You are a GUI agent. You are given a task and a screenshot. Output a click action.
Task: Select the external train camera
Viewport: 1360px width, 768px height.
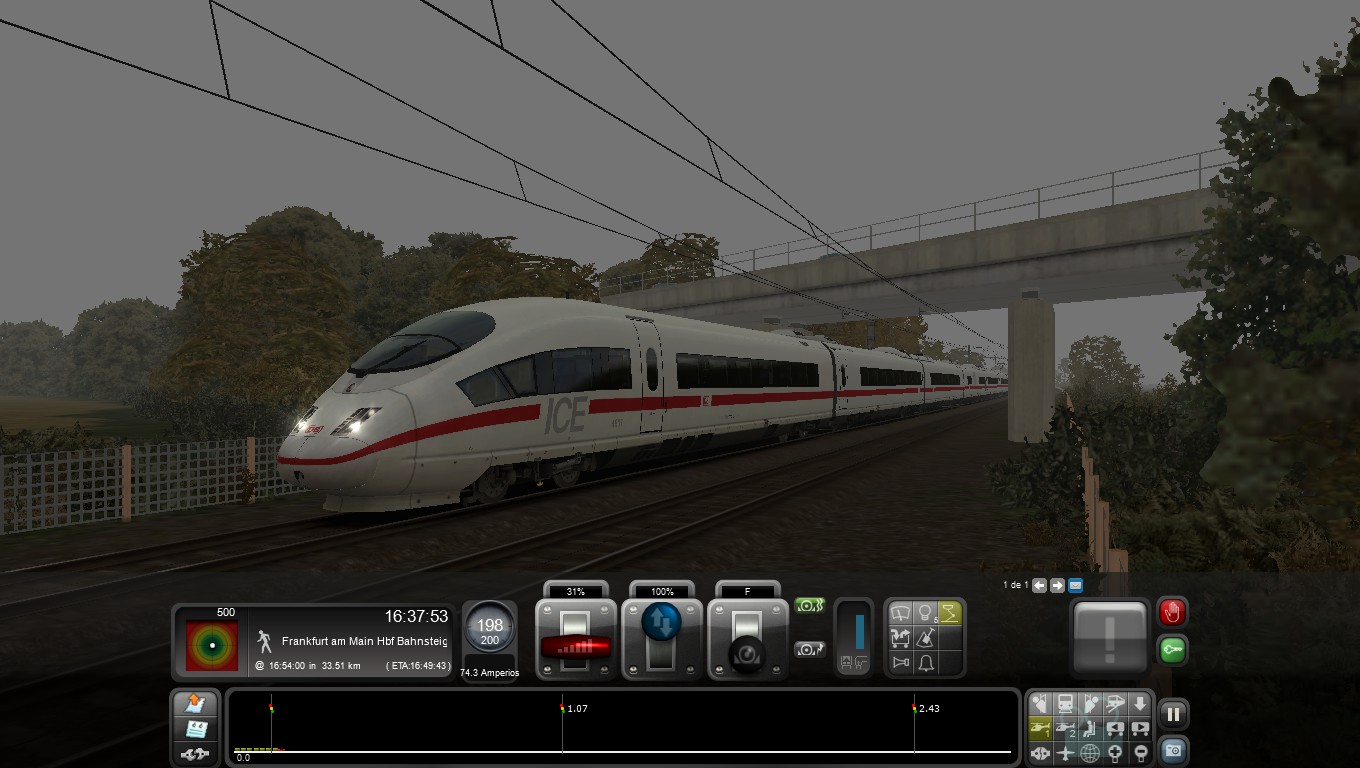coord(1116,702)
